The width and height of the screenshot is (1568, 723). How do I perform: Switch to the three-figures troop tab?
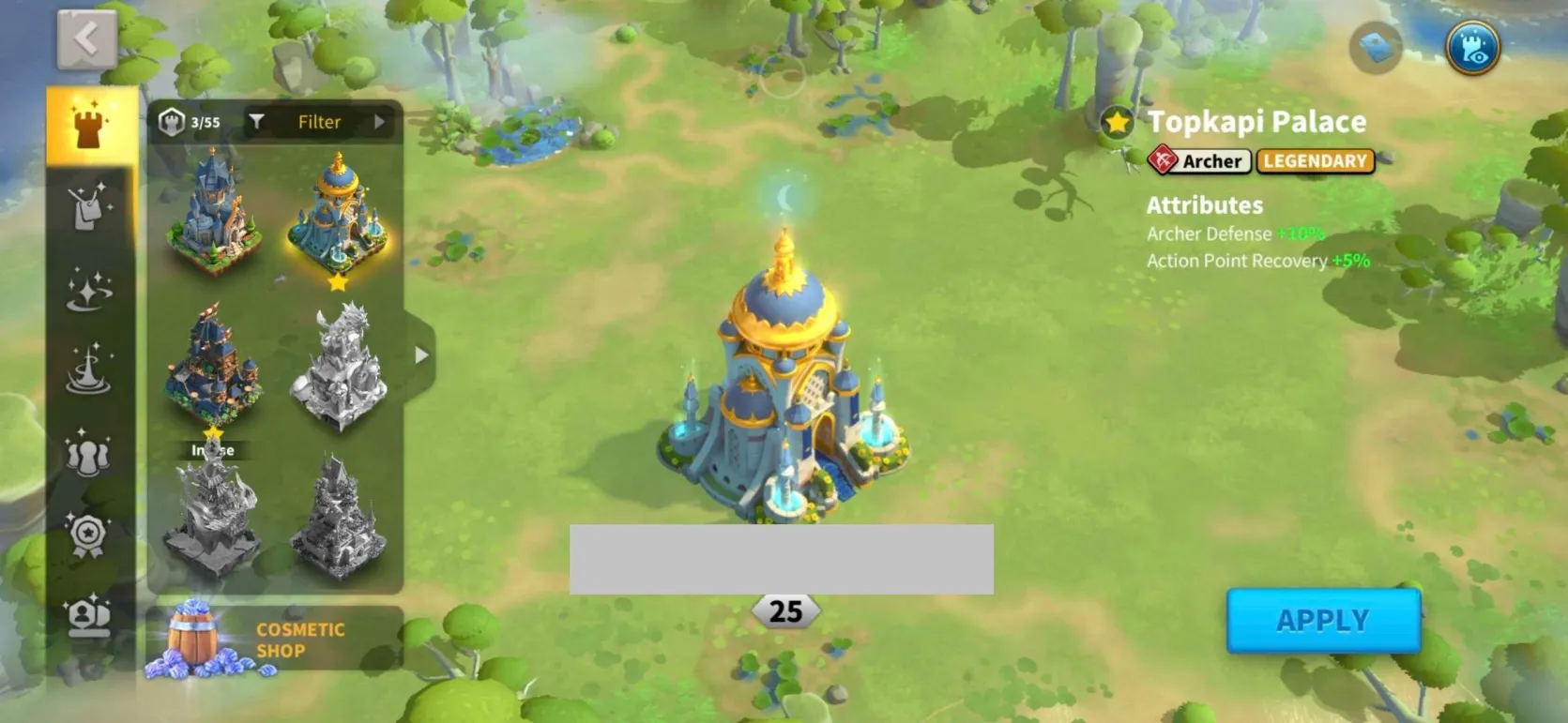(x=89, y=452)
